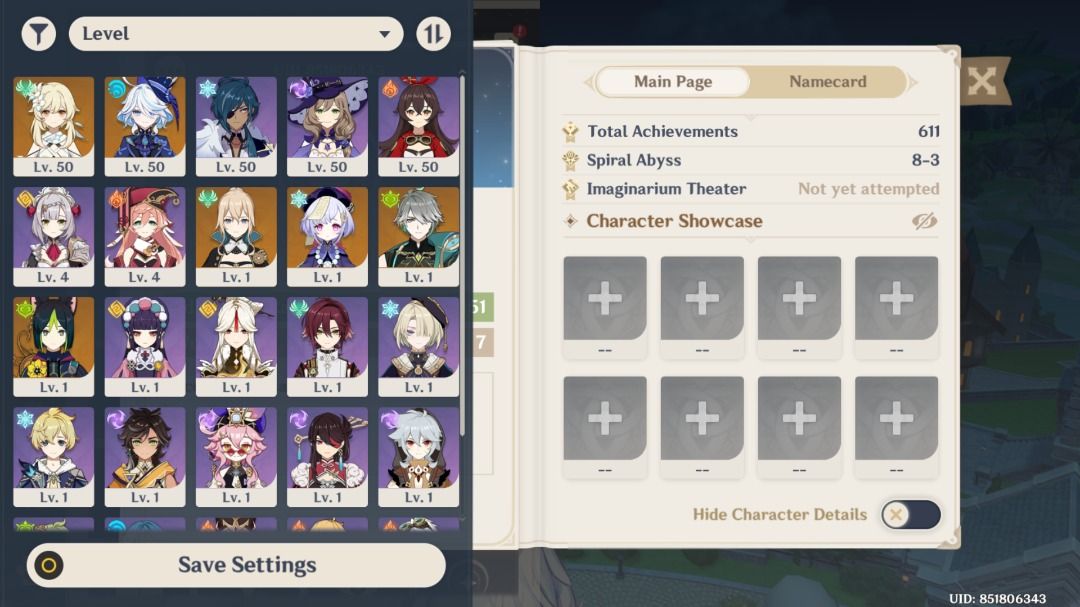The width and height of the screenshot is (1080, 607).
Task: Open the character filter funnel icon
Action: [x=38, y=34]
